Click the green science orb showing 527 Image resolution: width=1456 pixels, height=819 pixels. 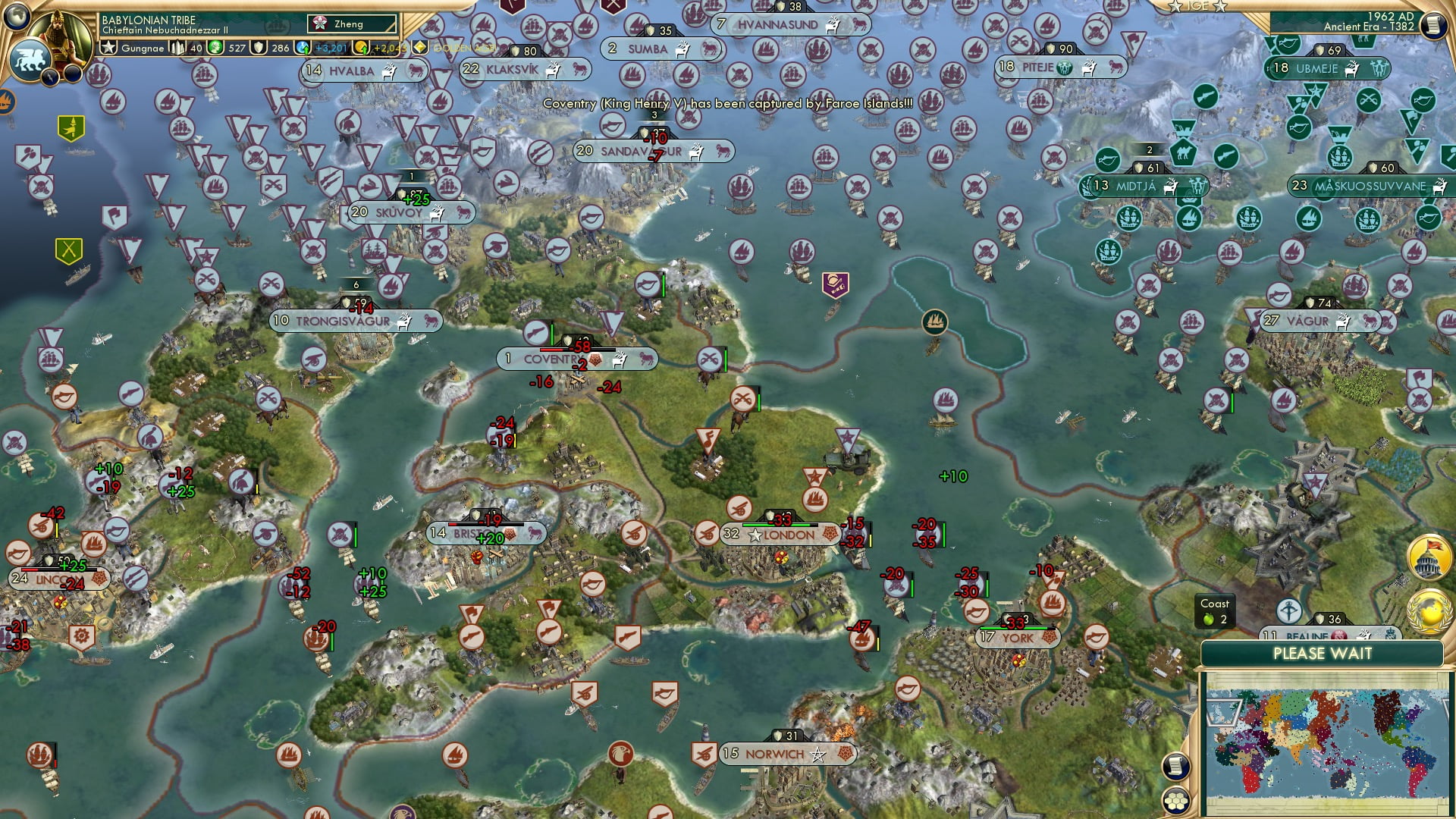coord(216,47)
